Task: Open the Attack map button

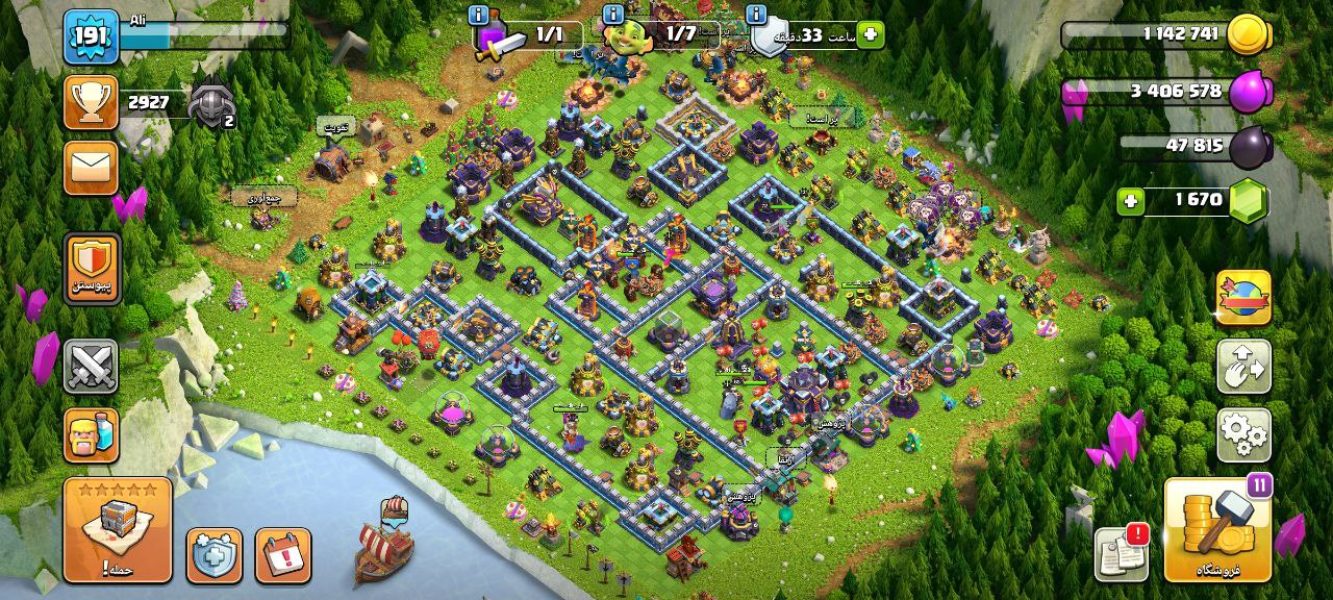Action: 117,530
